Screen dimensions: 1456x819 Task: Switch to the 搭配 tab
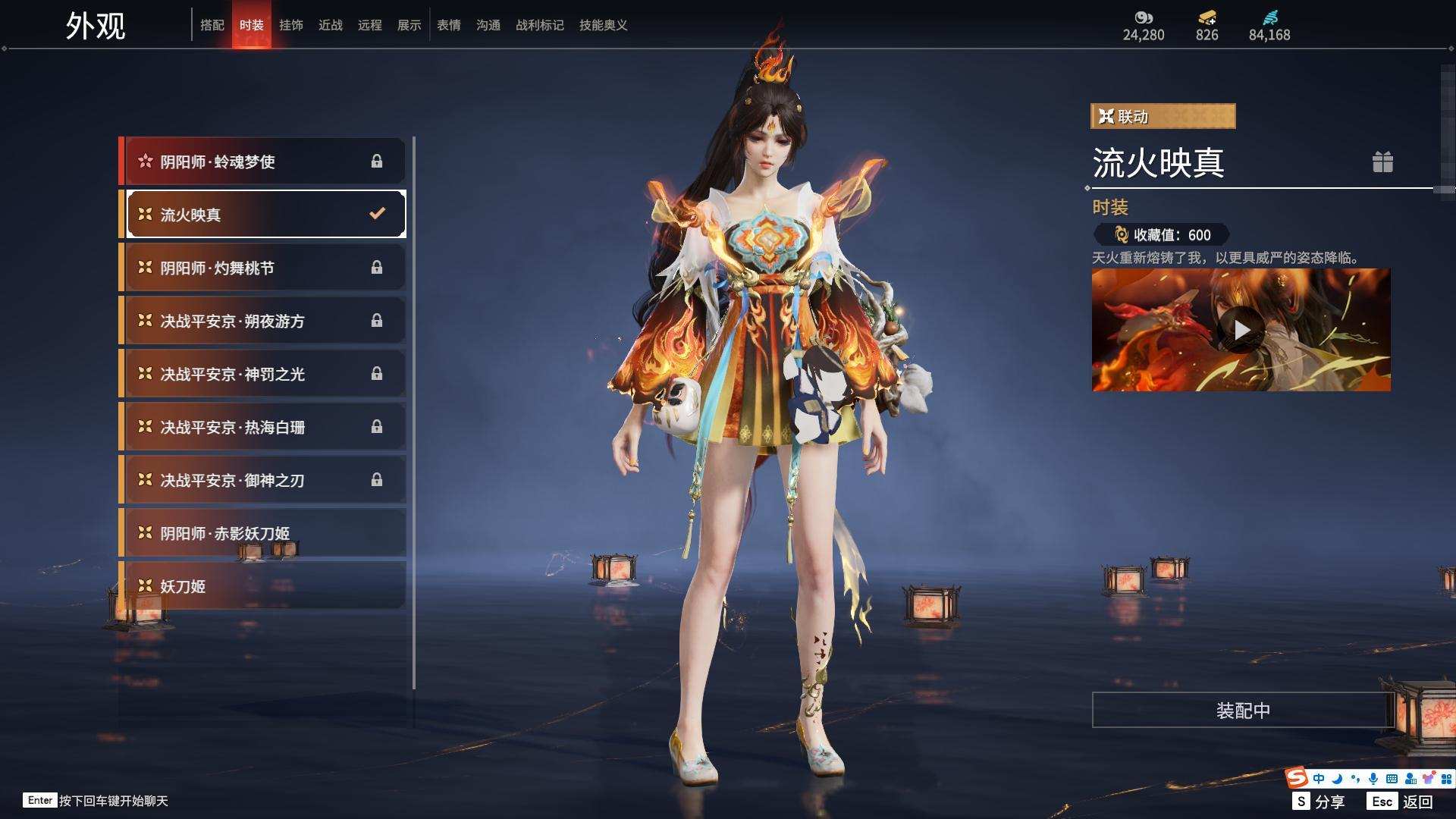click(212, 25)
